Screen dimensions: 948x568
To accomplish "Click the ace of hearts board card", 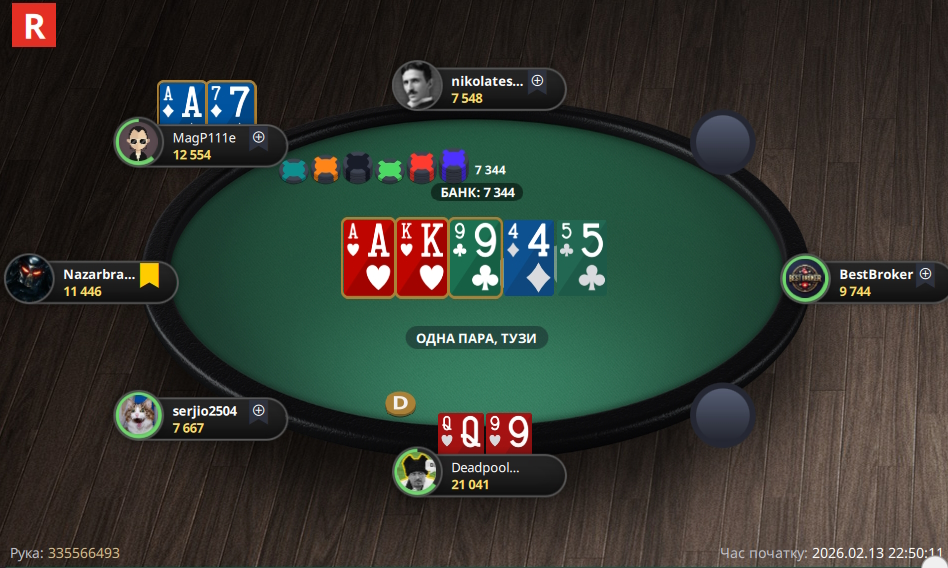I will click(368, 257).
